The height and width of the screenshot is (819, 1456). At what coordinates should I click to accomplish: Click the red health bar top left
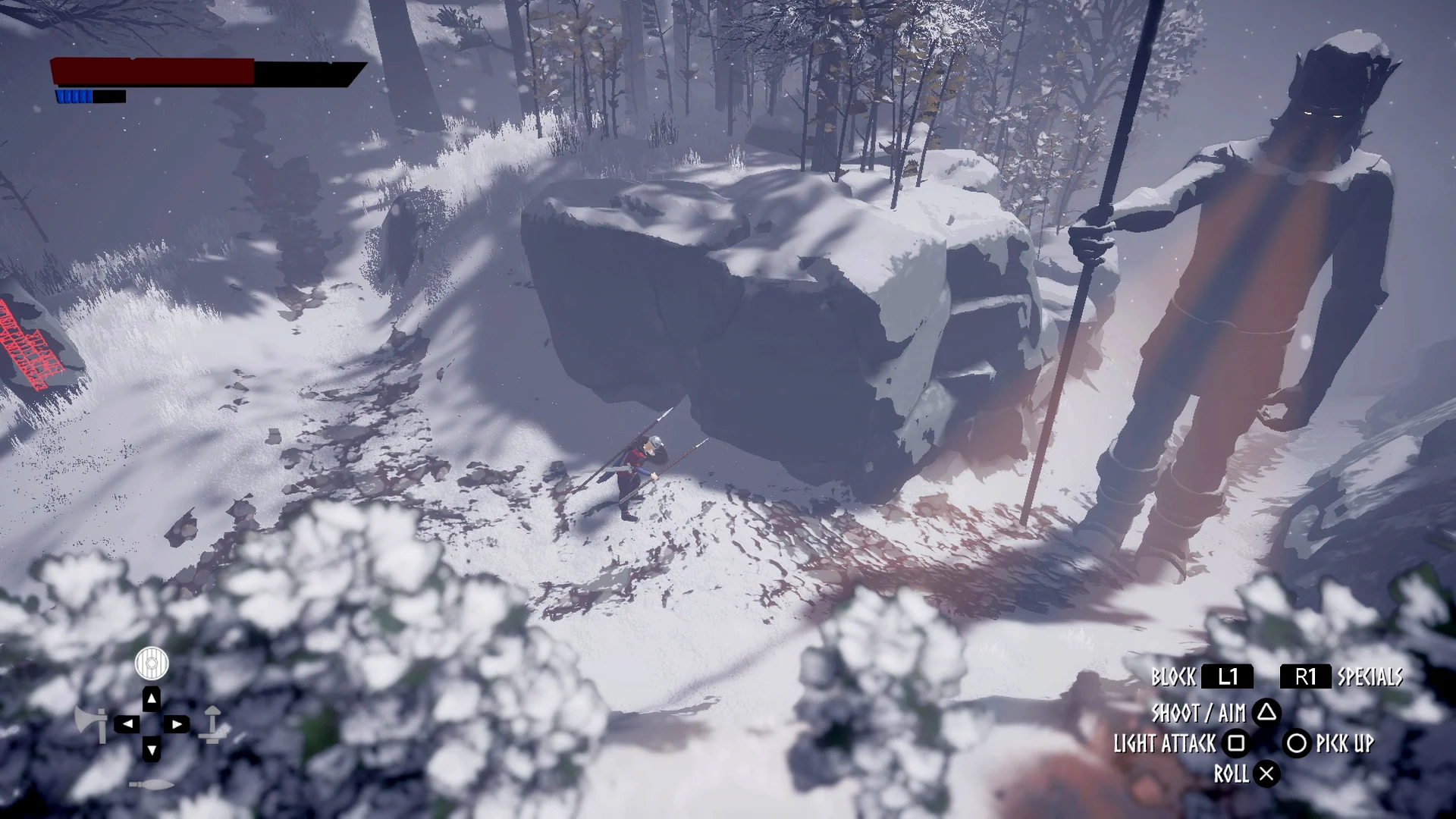click(152, 73)
